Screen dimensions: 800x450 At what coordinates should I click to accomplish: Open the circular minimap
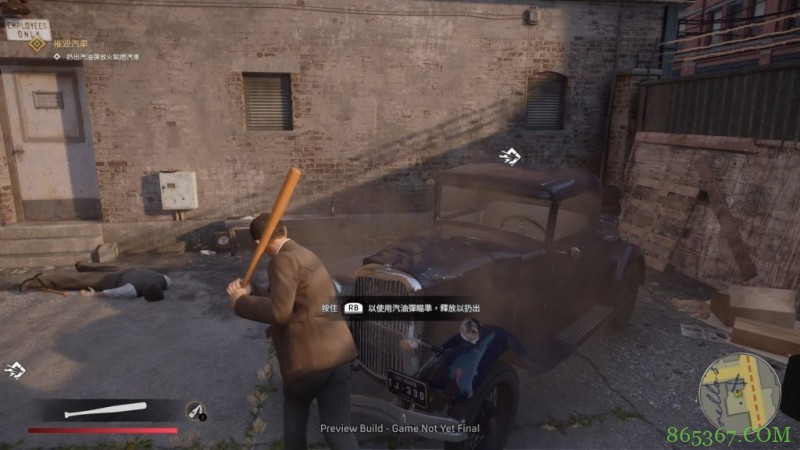click(x=738, y=391)
